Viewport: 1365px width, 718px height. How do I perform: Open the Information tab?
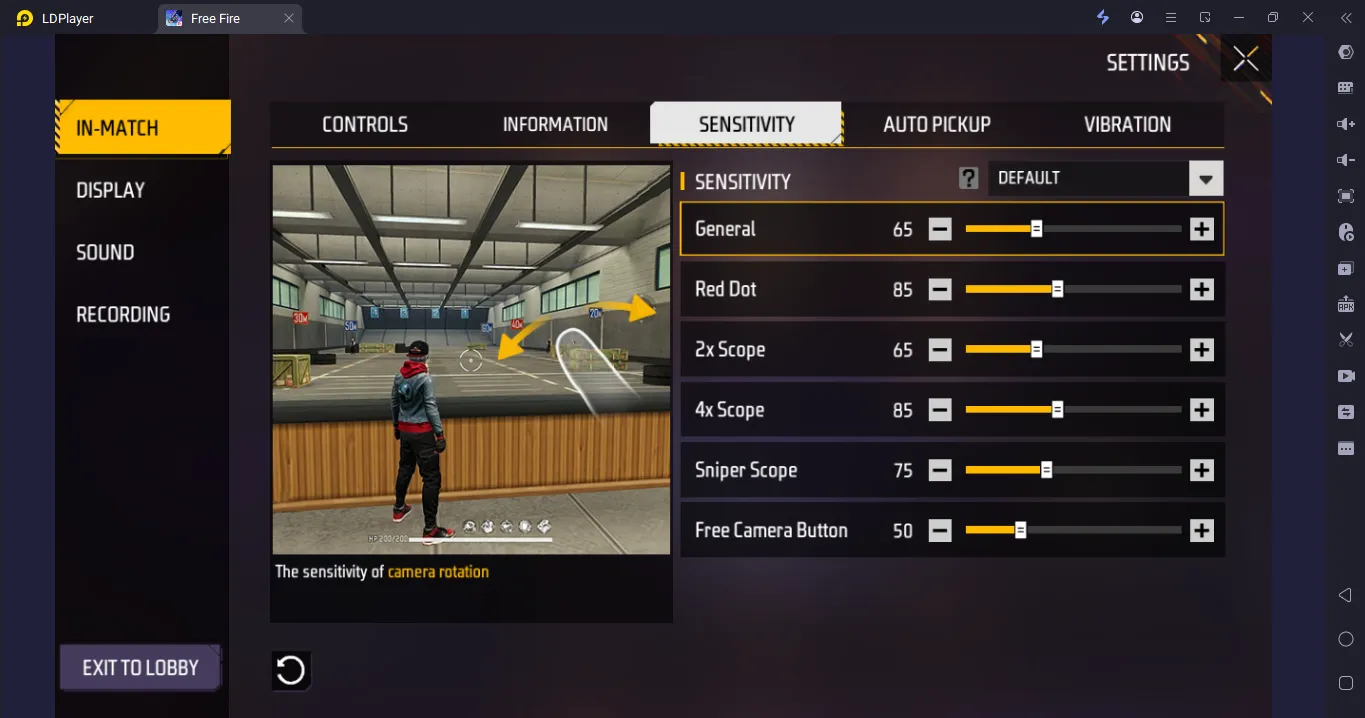(x=555, y=124)
